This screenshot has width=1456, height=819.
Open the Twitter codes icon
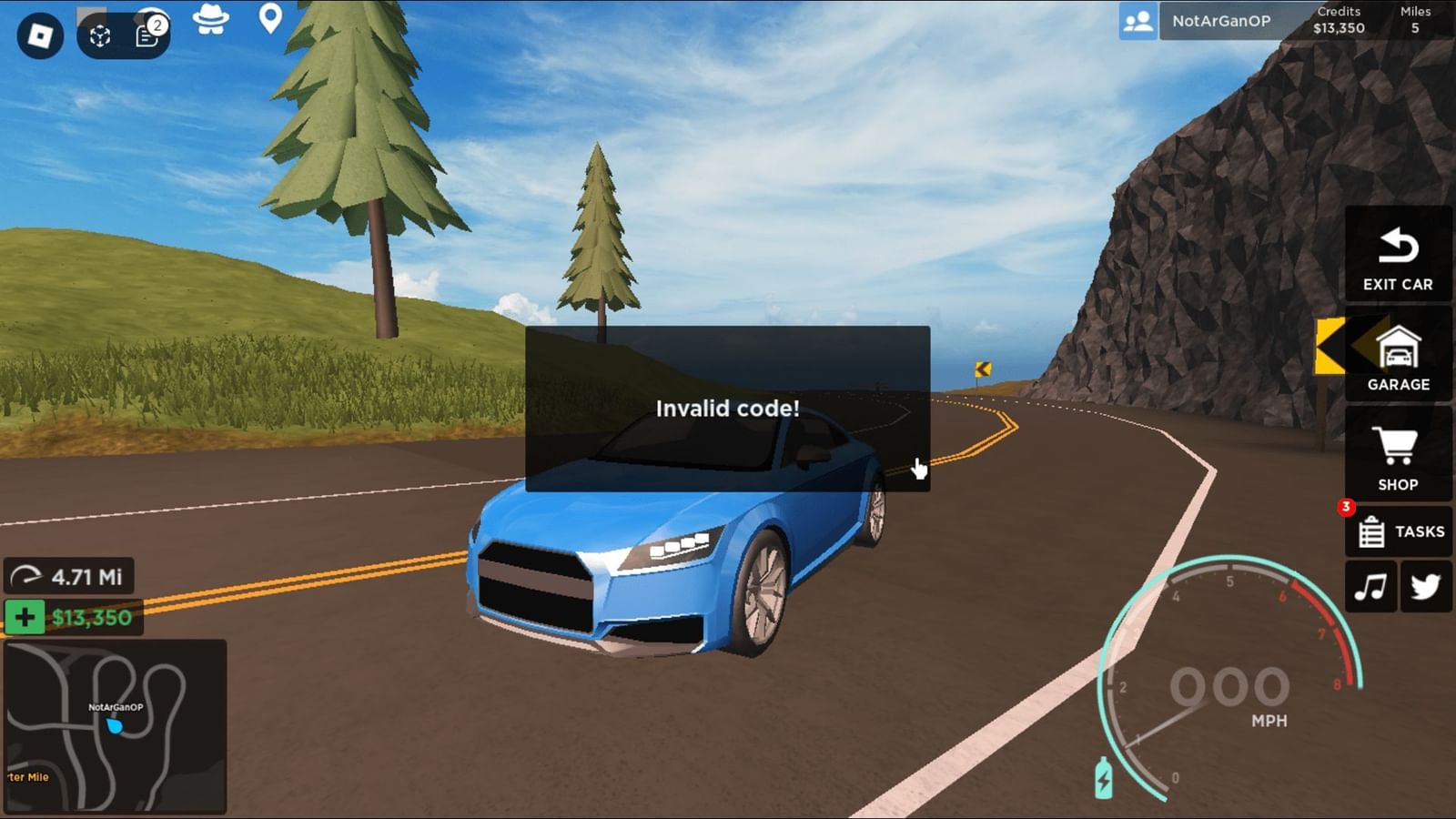(x=1424, y=585)
